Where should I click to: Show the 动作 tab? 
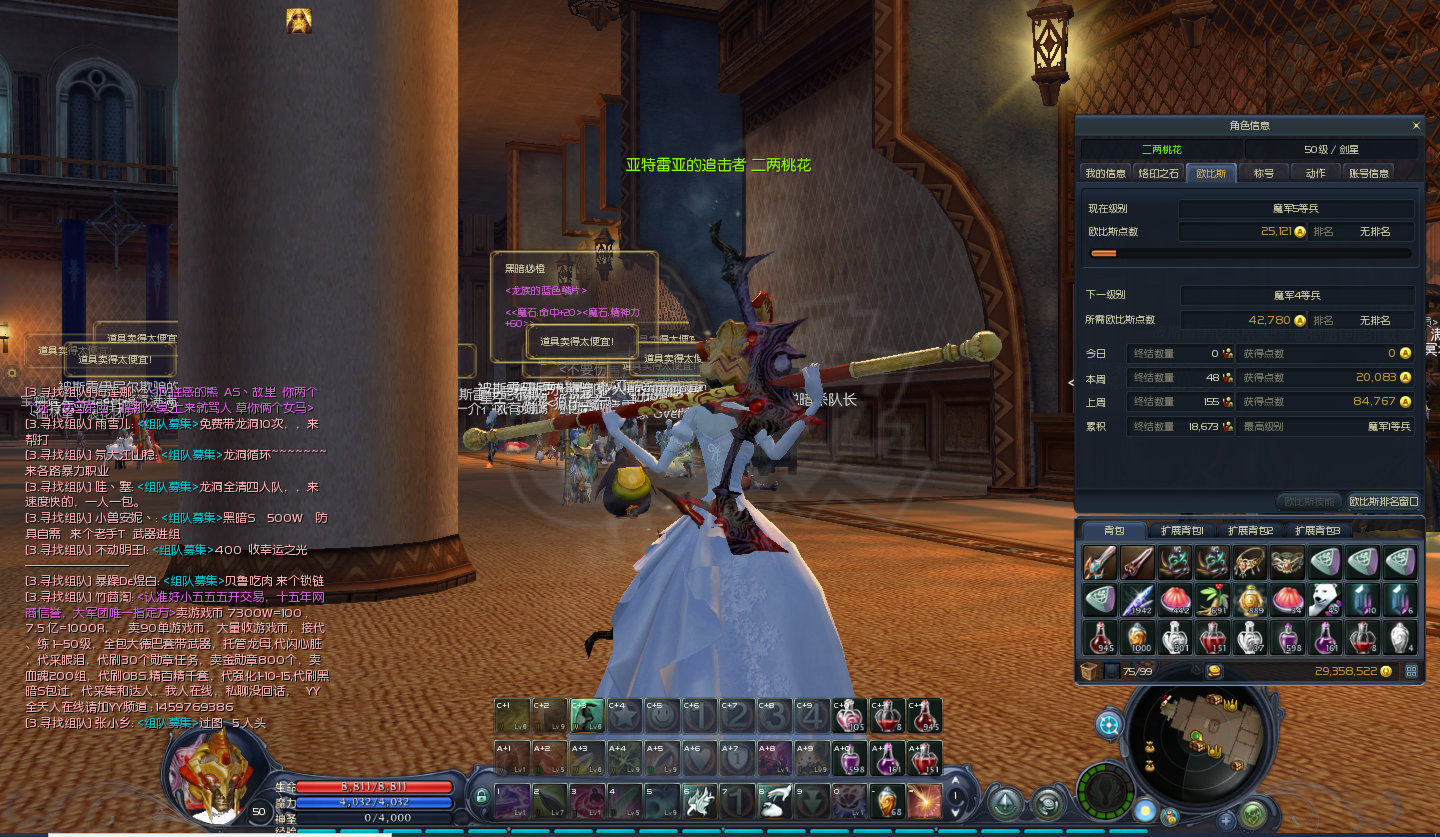[1315, 173]
